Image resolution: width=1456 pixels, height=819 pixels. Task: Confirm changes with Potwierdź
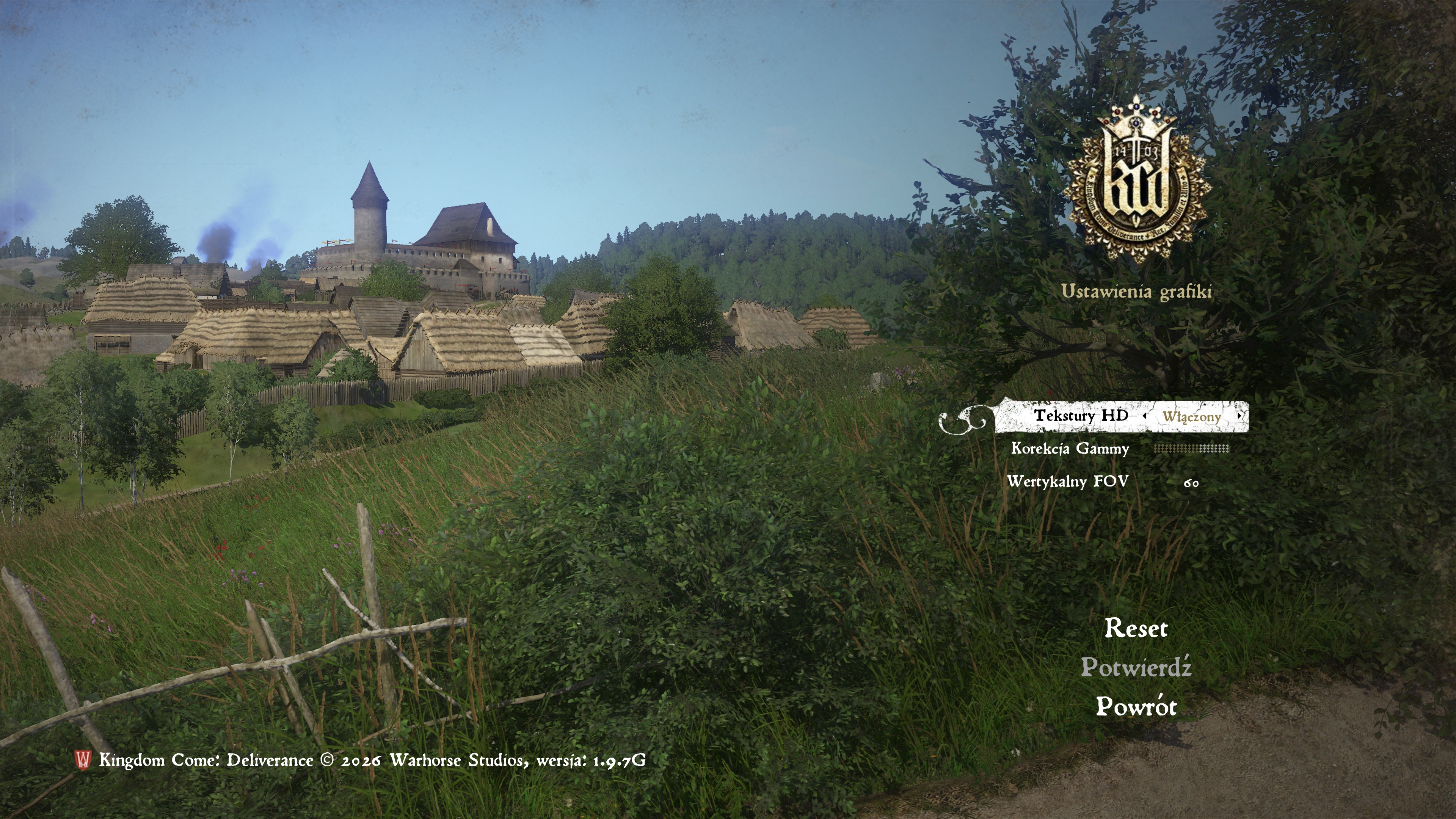coord(1136,667)
